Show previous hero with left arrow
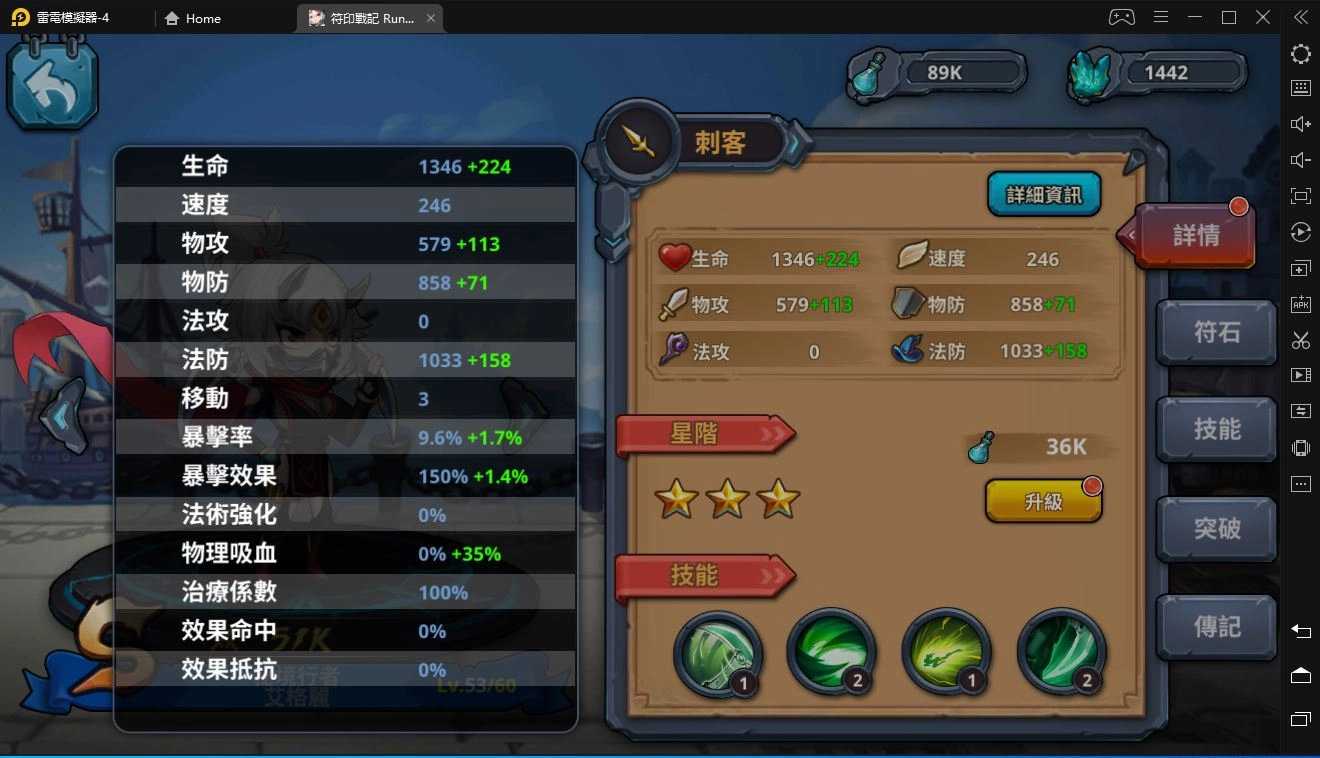 (60, 416)
